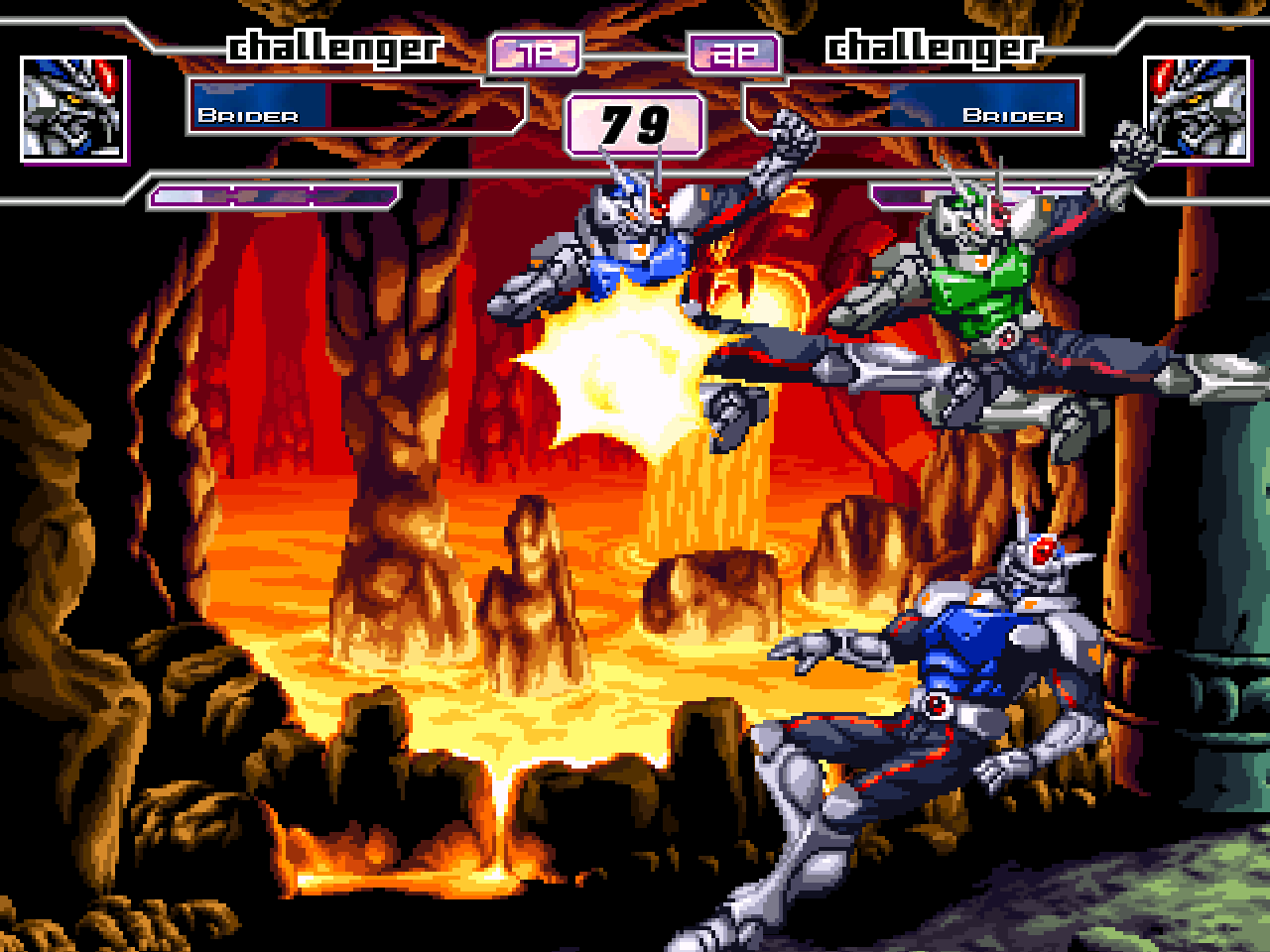The image size is (1270, 952).
Task: Expand the right challenger name banner
Action: 933,45
